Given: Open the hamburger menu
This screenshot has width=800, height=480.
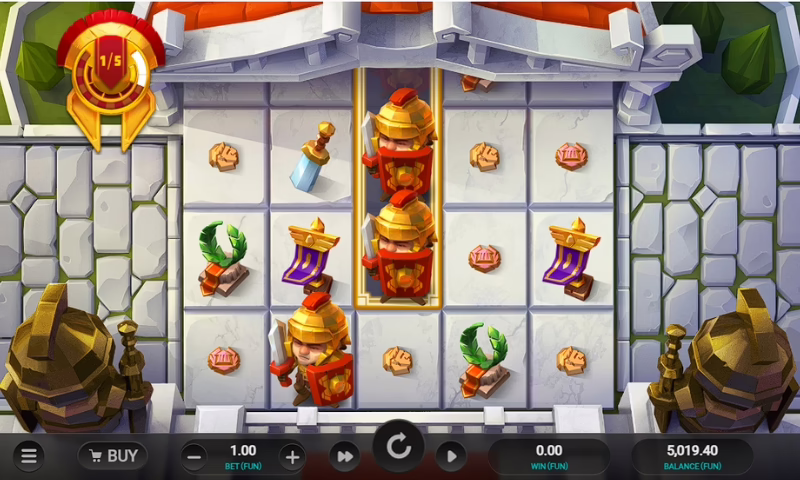Looking at the screenshot, I should (28, 456).
